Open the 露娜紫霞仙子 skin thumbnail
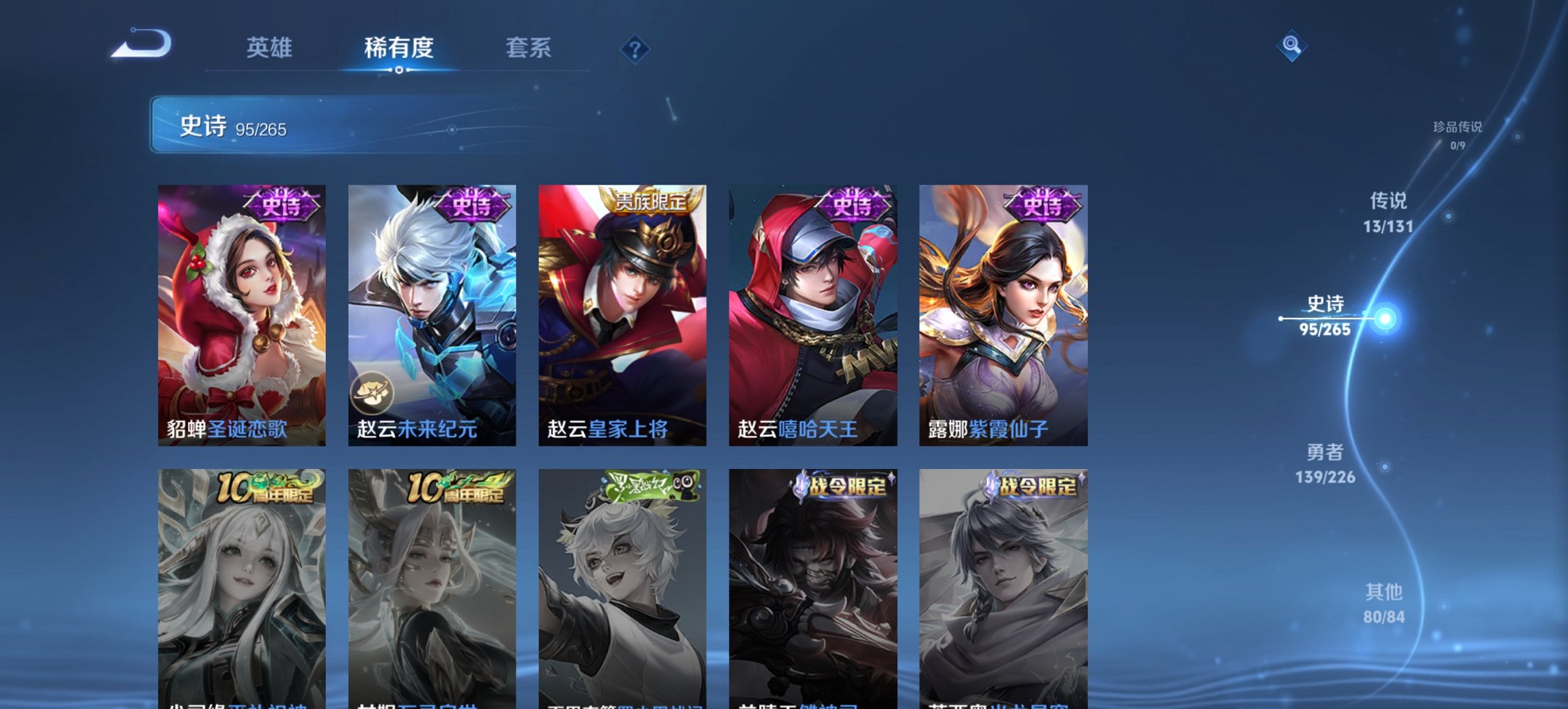 coord(1004,308)
